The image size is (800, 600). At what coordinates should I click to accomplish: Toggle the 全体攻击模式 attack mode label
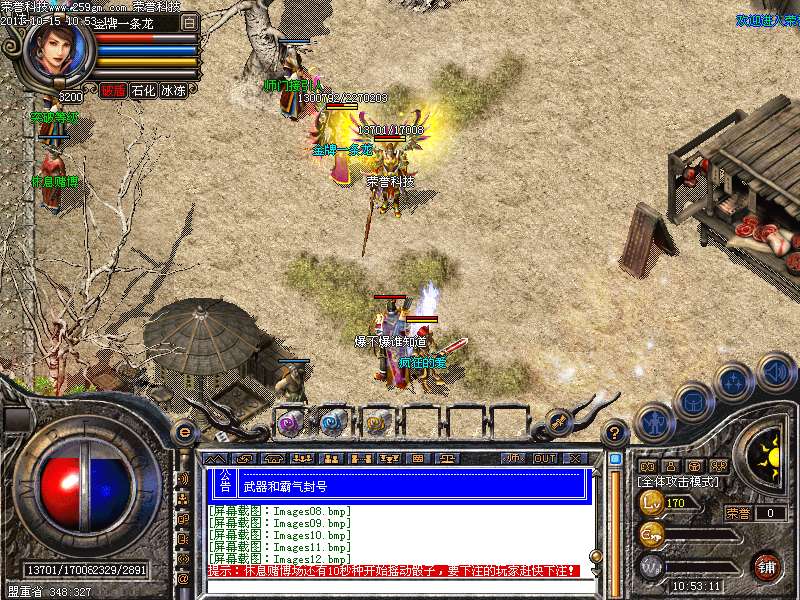(677, 482)
